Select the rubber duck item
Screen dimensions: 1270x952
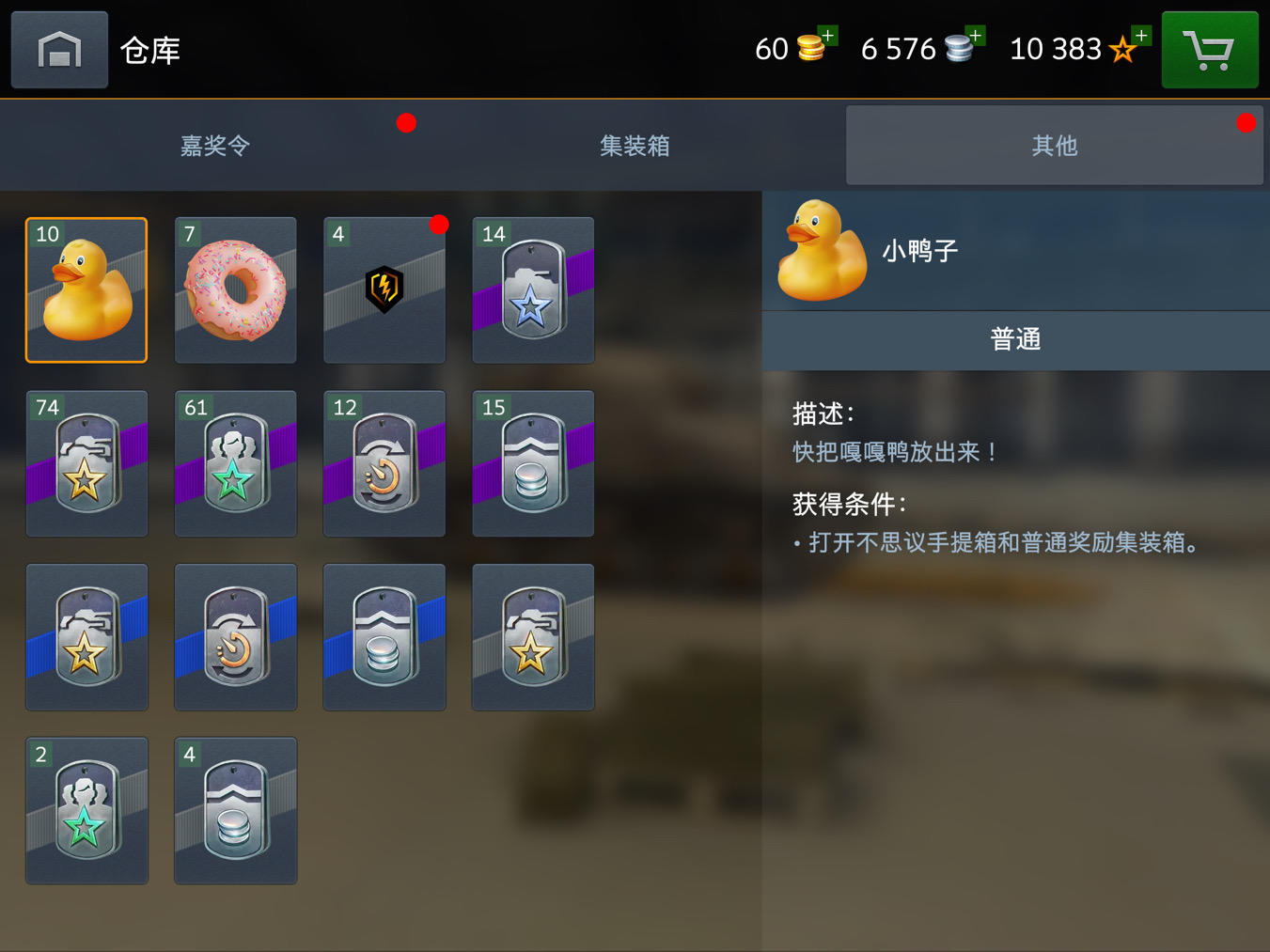pyautogui.click(x=86, y=289)
